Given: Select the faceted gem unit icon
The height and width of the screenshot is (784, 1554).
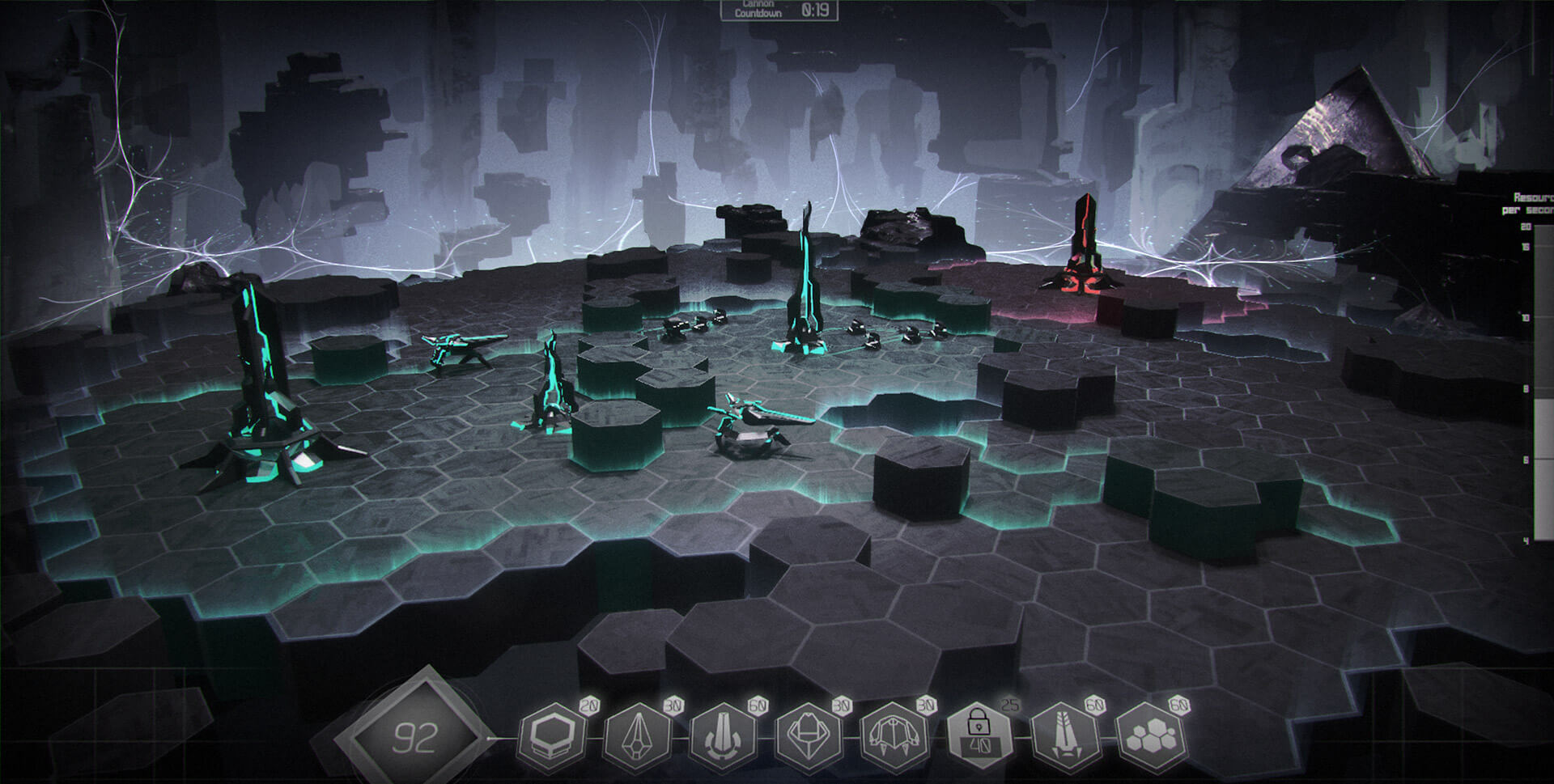Looking at the screenshot, I should [x=809, y=738].
